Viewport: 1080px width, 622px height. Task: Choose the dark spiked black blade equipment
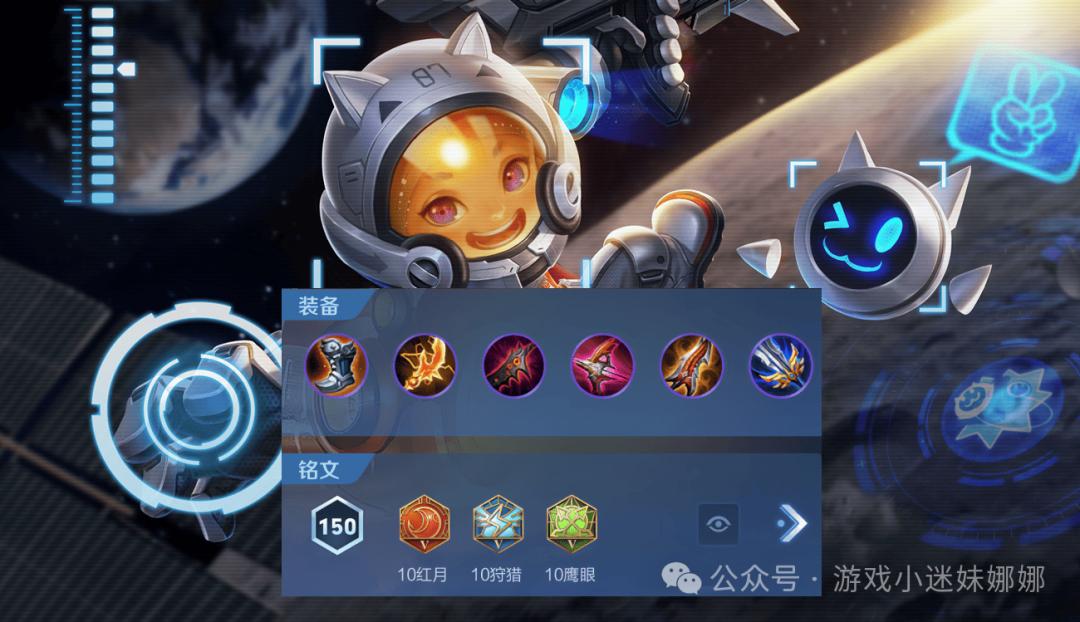[513, 362]
